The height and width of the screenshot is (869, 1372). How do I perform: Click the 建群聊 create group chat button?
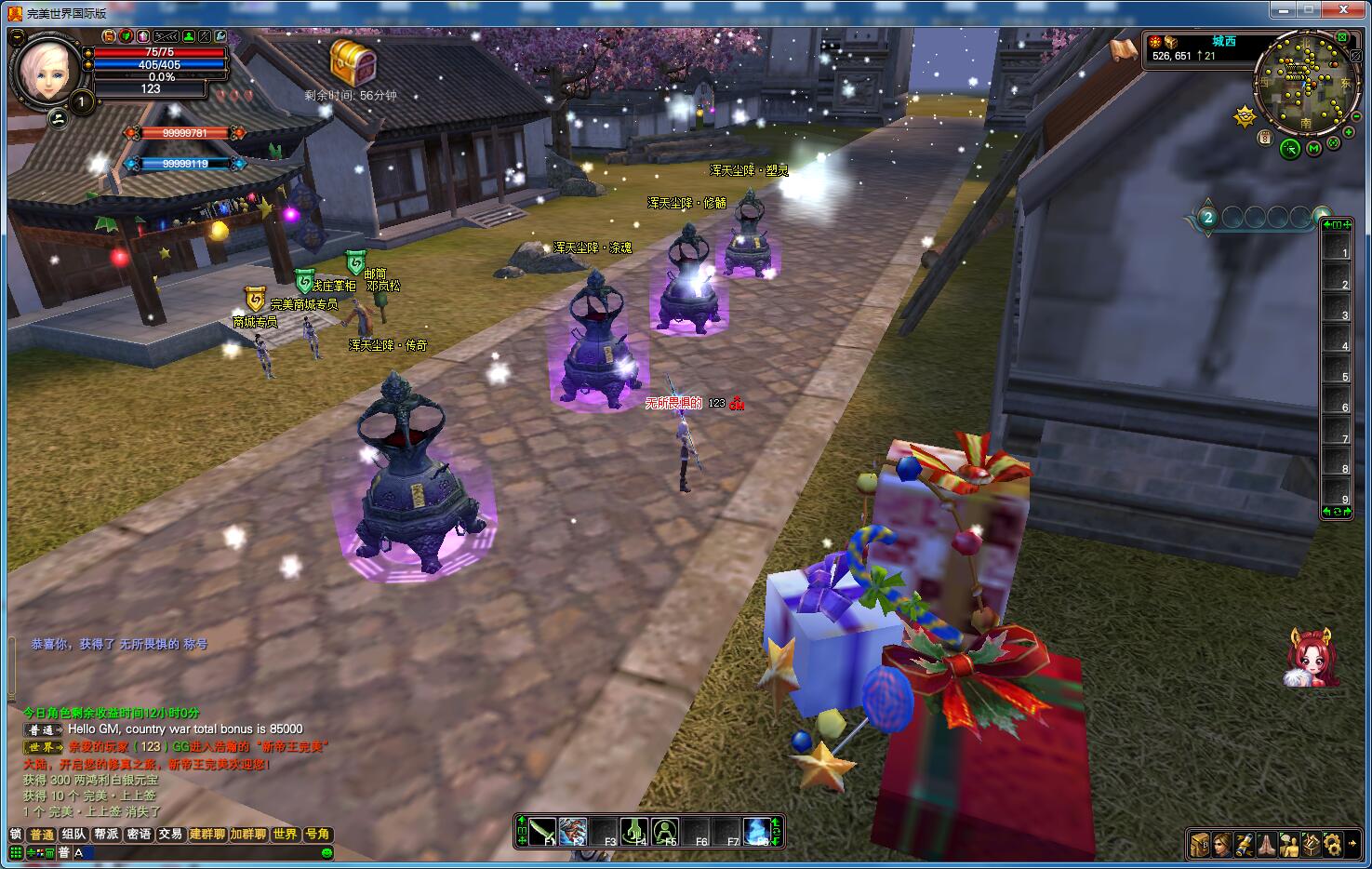(207, 835)
